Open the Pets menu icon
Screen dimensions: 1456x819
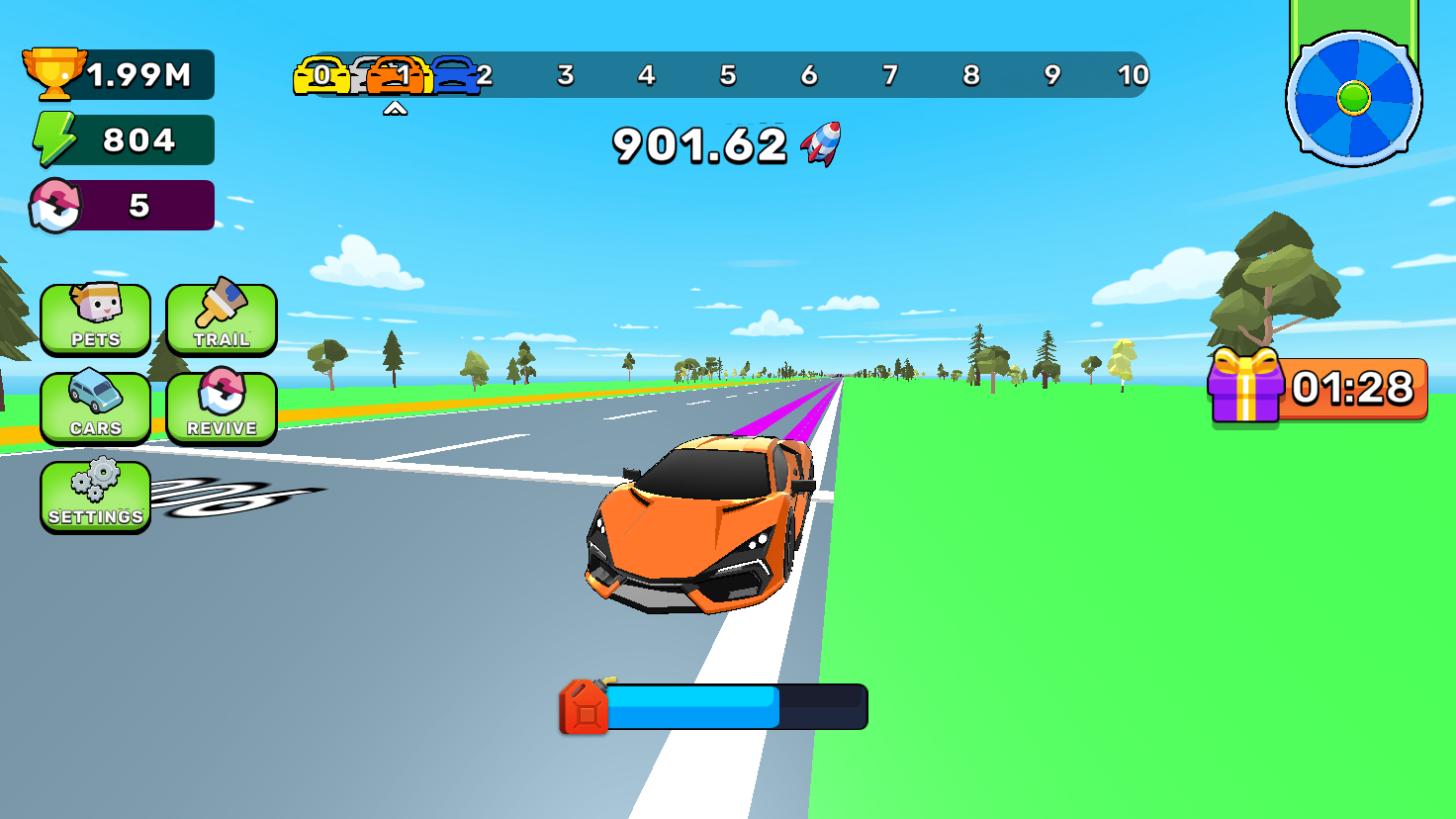95,318
